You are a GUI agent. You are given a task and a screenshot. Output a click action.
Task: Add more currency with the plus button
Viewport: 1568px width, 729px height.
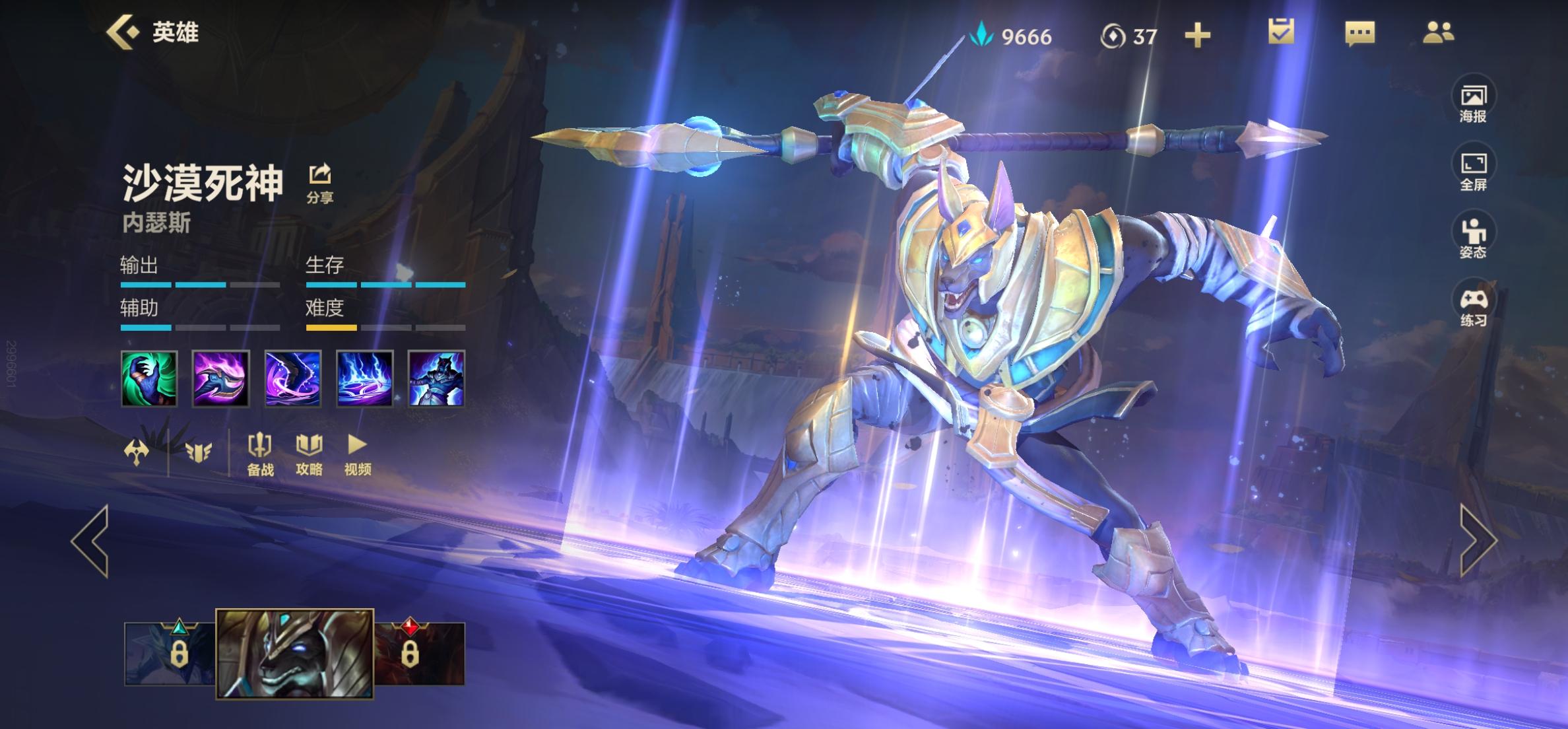(x=1197, y=36)
